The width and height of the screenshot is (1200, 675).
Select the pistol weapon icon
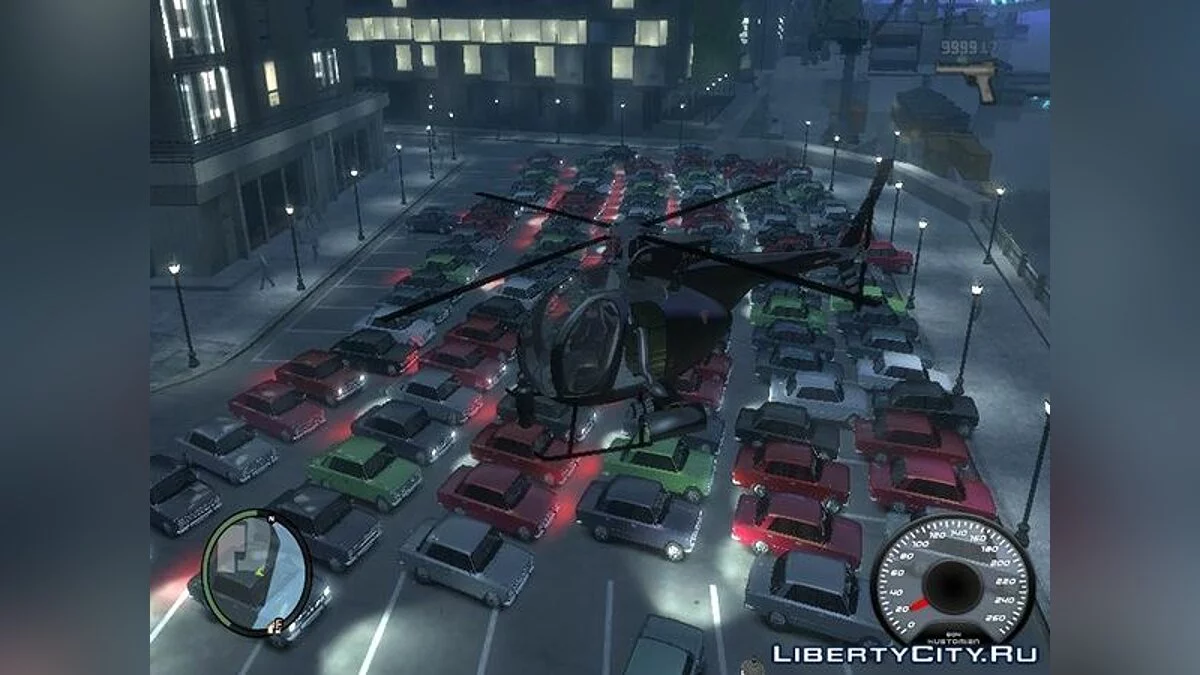click(x=968, y=78)
